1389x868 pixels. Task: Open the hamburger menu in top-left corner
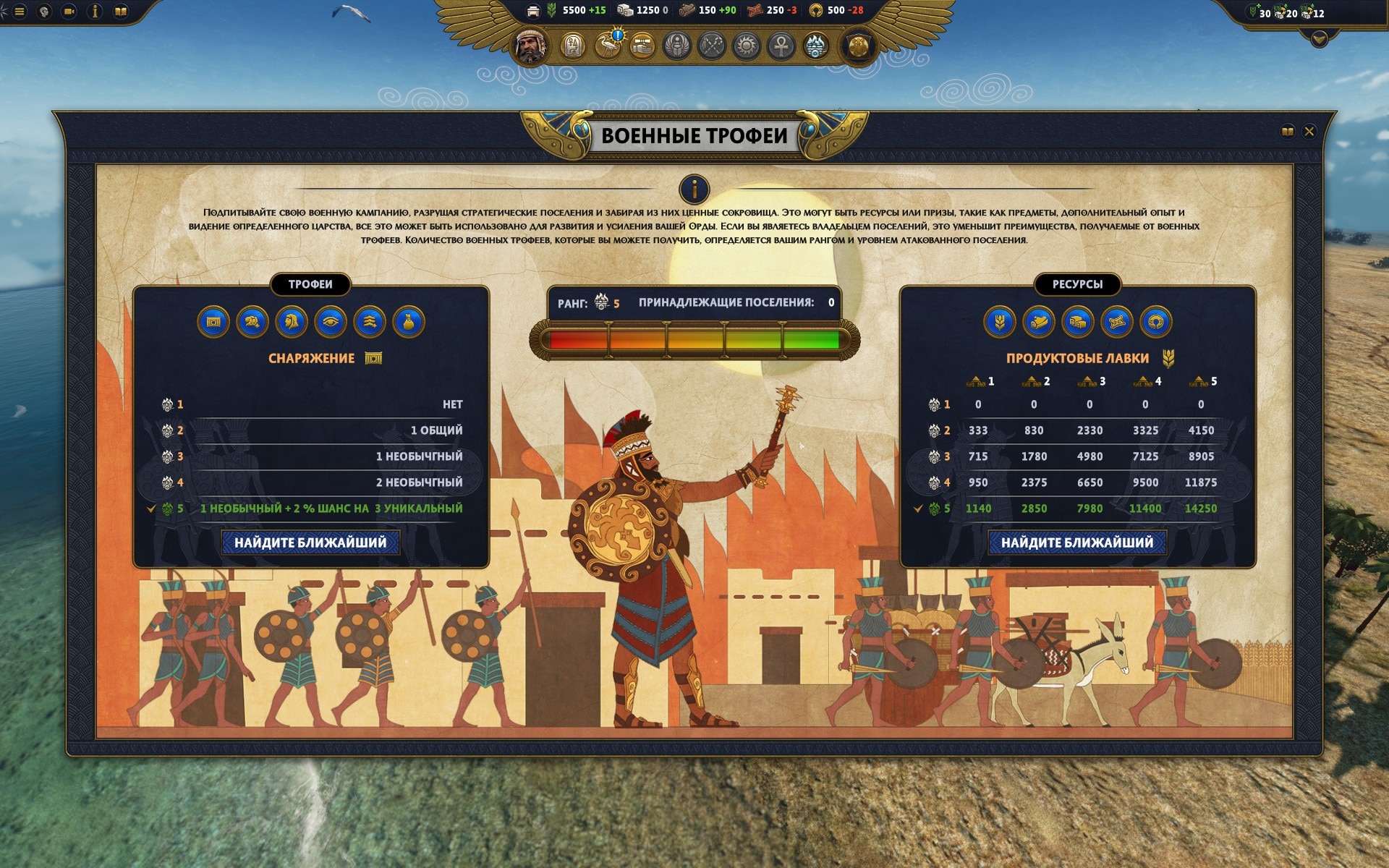20,12
